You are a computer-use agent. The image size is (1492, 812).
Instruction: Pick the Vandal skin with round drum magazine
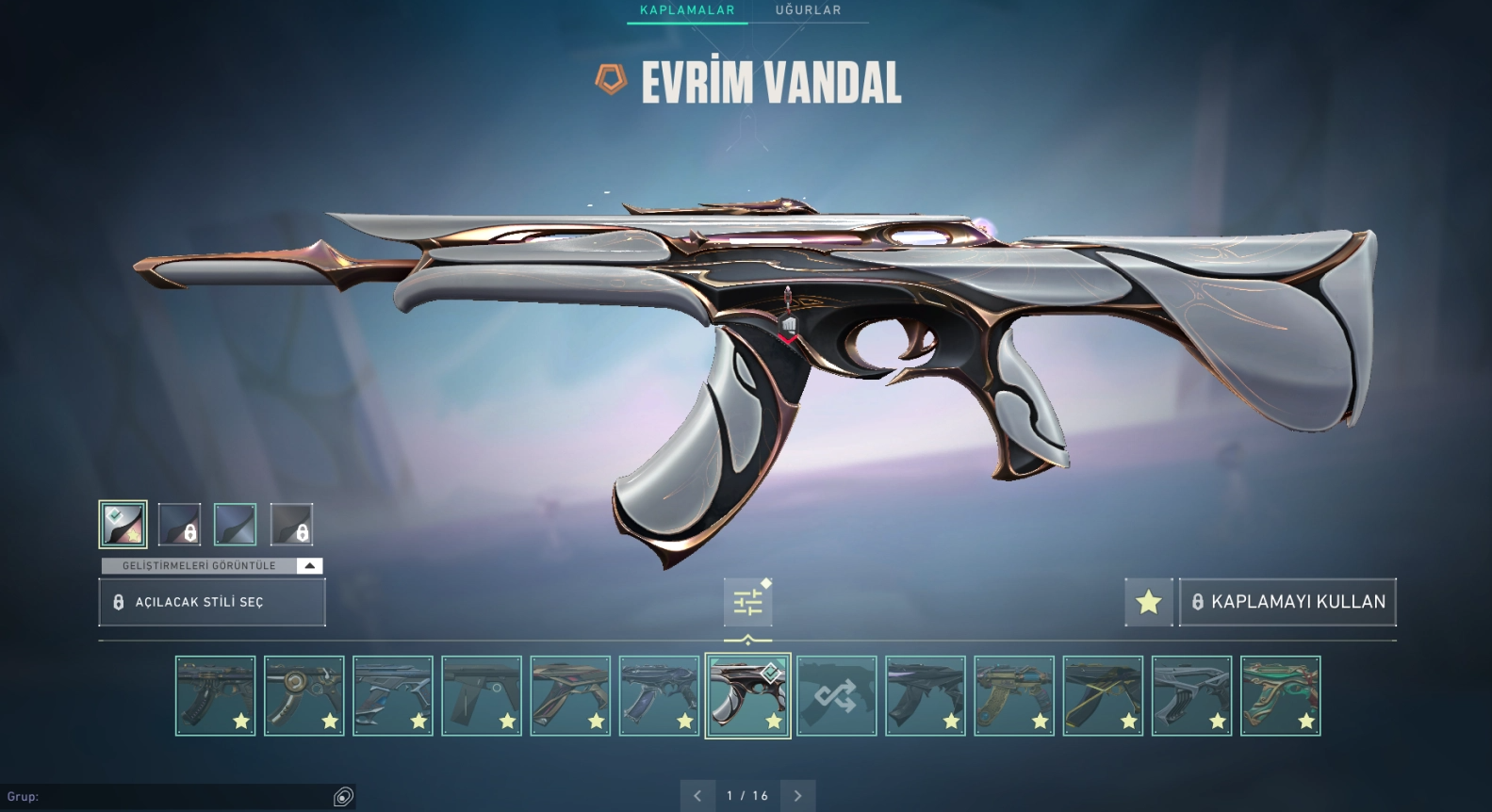click(303, 696)
